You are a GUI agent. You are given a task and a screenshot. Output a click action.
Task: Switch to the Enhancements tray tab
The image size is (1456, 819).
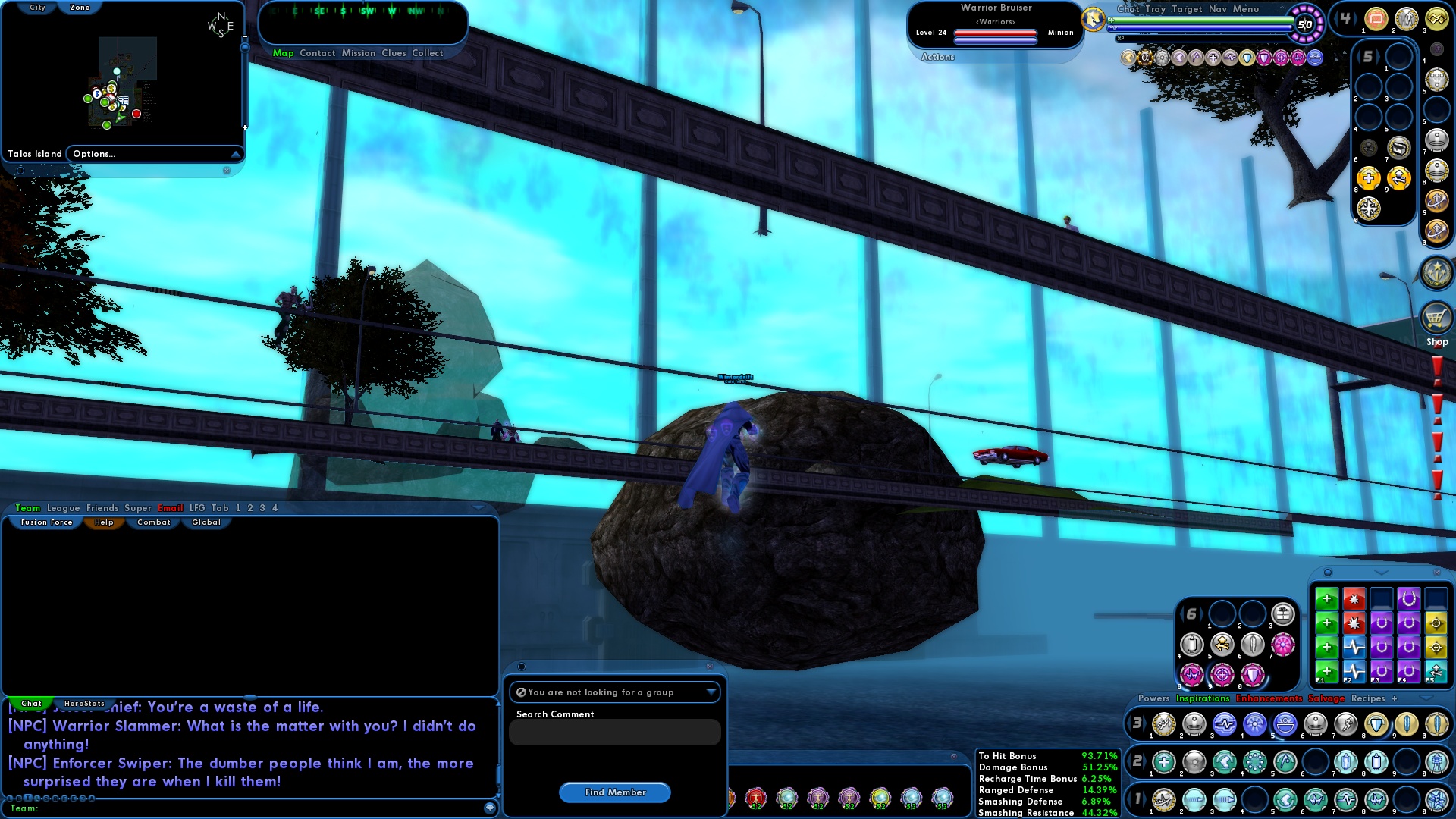(1269, 698)
